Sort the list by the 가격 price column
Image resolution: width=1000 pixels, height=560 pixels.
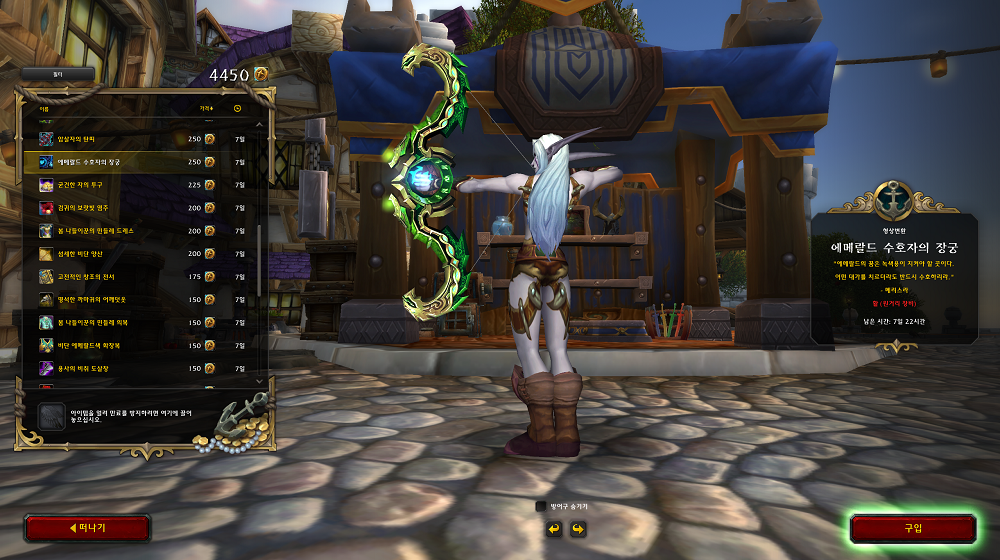206,108
